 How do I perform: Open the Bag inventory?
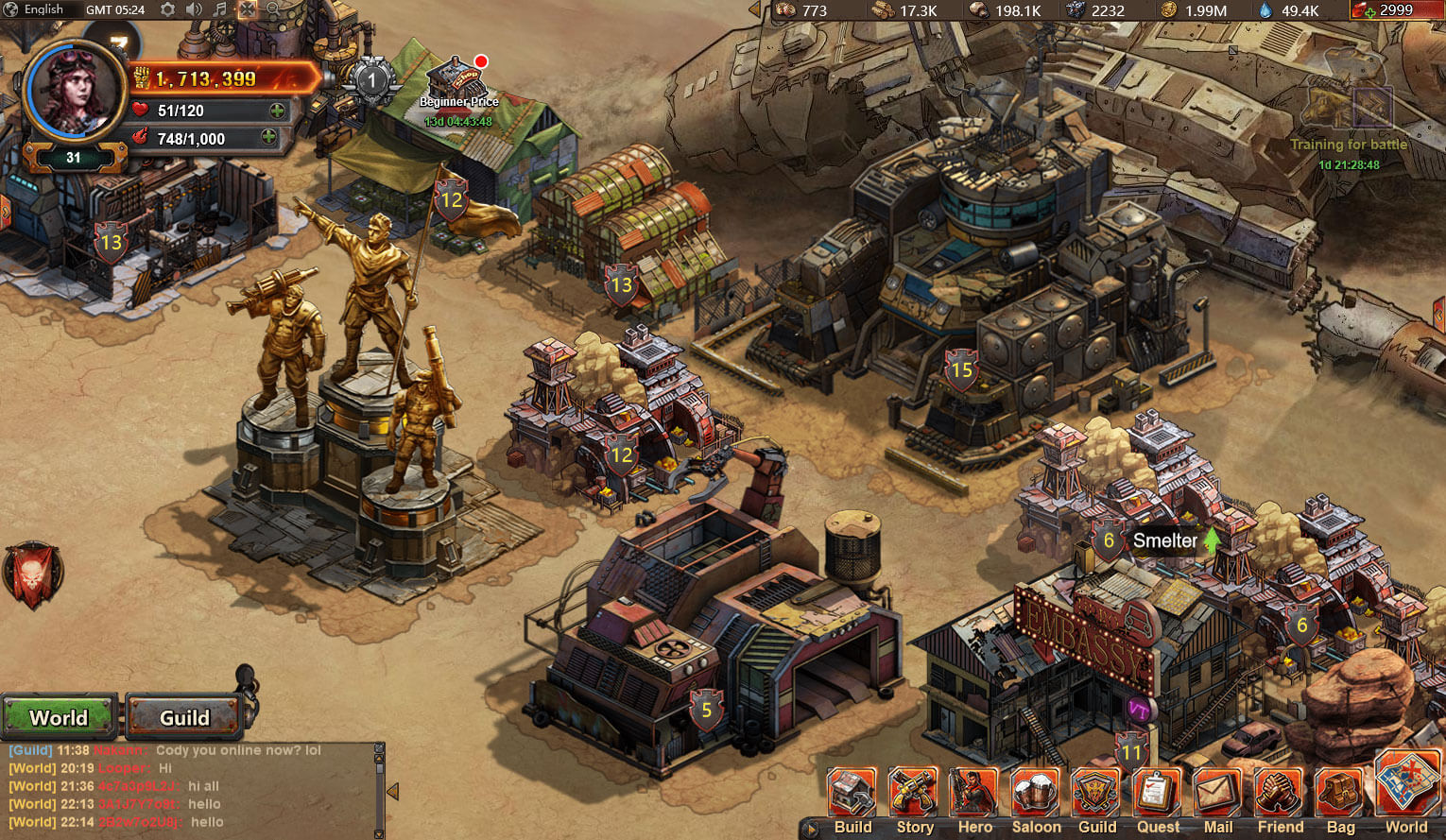[x=1340, y=794]
